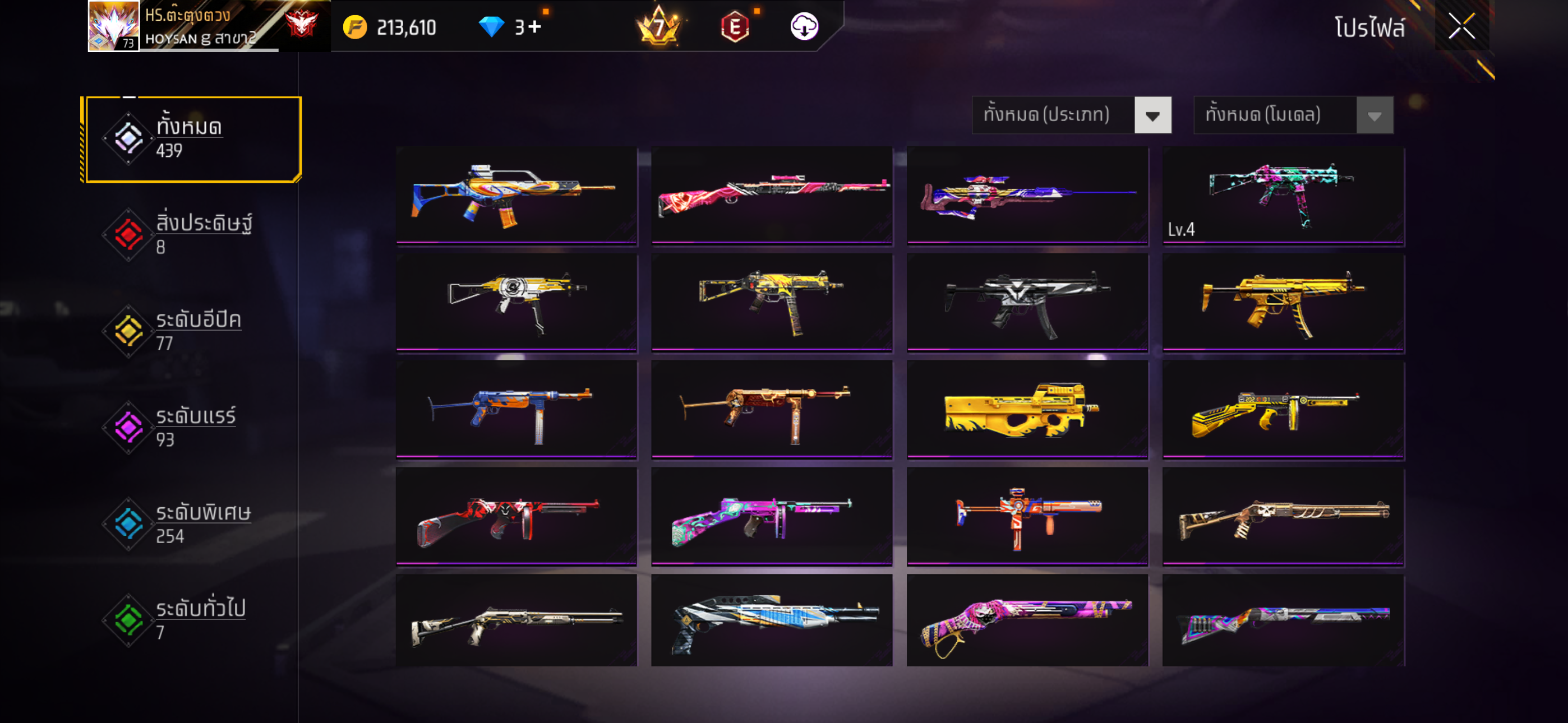Viewport: 1568px width, 723px height.
Task: Open the ระดับแรร์ category
Action: pyautogui.click(x=192, y=427)
